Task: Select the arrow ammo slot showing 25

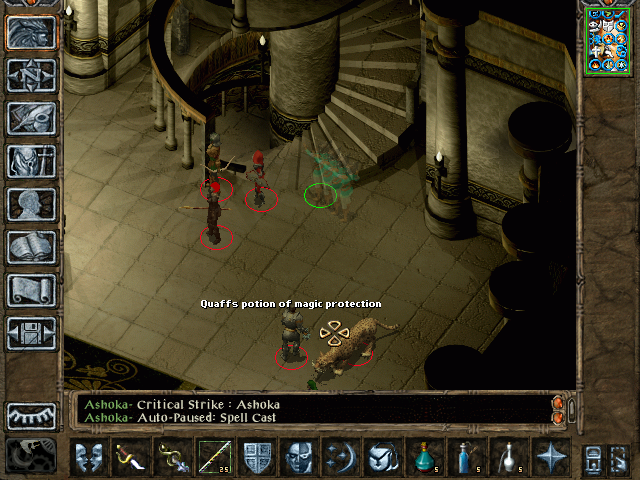Action: pyautogui.click(x=215, y=457)
